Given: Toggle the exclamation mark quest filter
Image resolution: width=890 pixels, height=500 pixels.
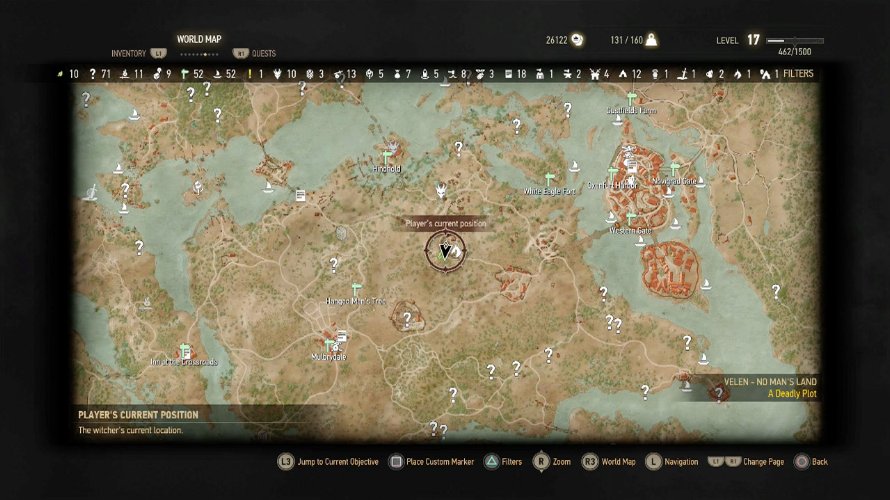Looking at the screenshot, I should tap(251, 74).
